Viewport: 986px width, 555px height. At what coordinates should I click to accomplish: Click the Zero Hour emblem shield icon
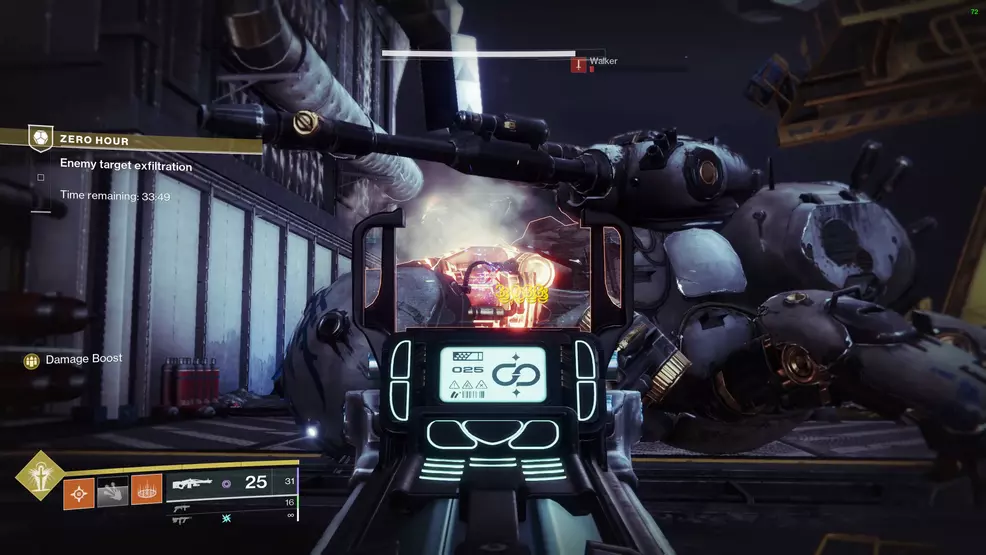(x=41, y=139)
